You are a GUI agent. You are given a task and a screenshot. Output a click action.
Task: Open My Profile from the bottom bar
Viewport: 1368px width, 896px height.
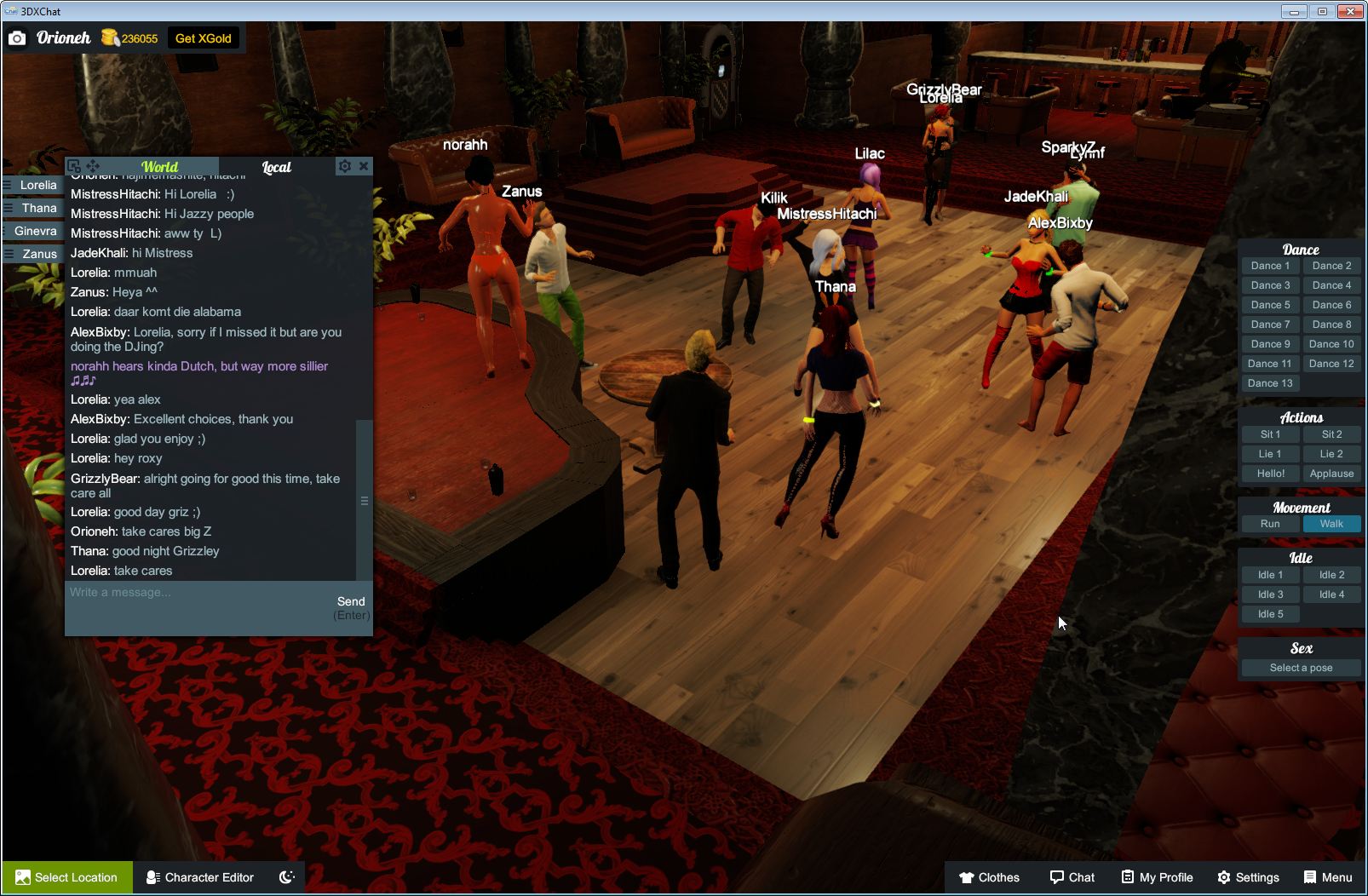pos(1156,877)
